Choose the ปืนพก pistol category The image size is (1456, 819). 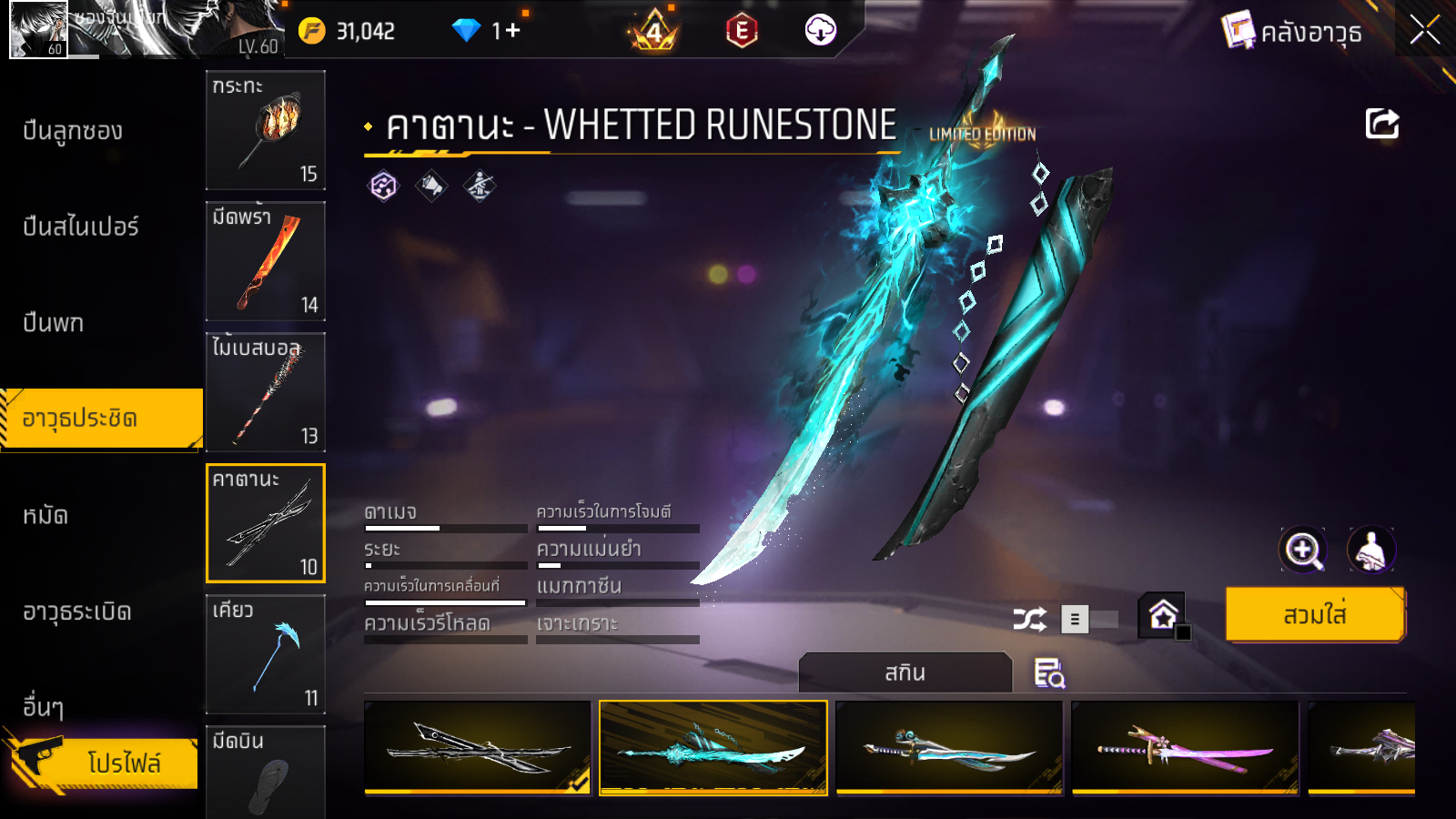tap(54, 323)
